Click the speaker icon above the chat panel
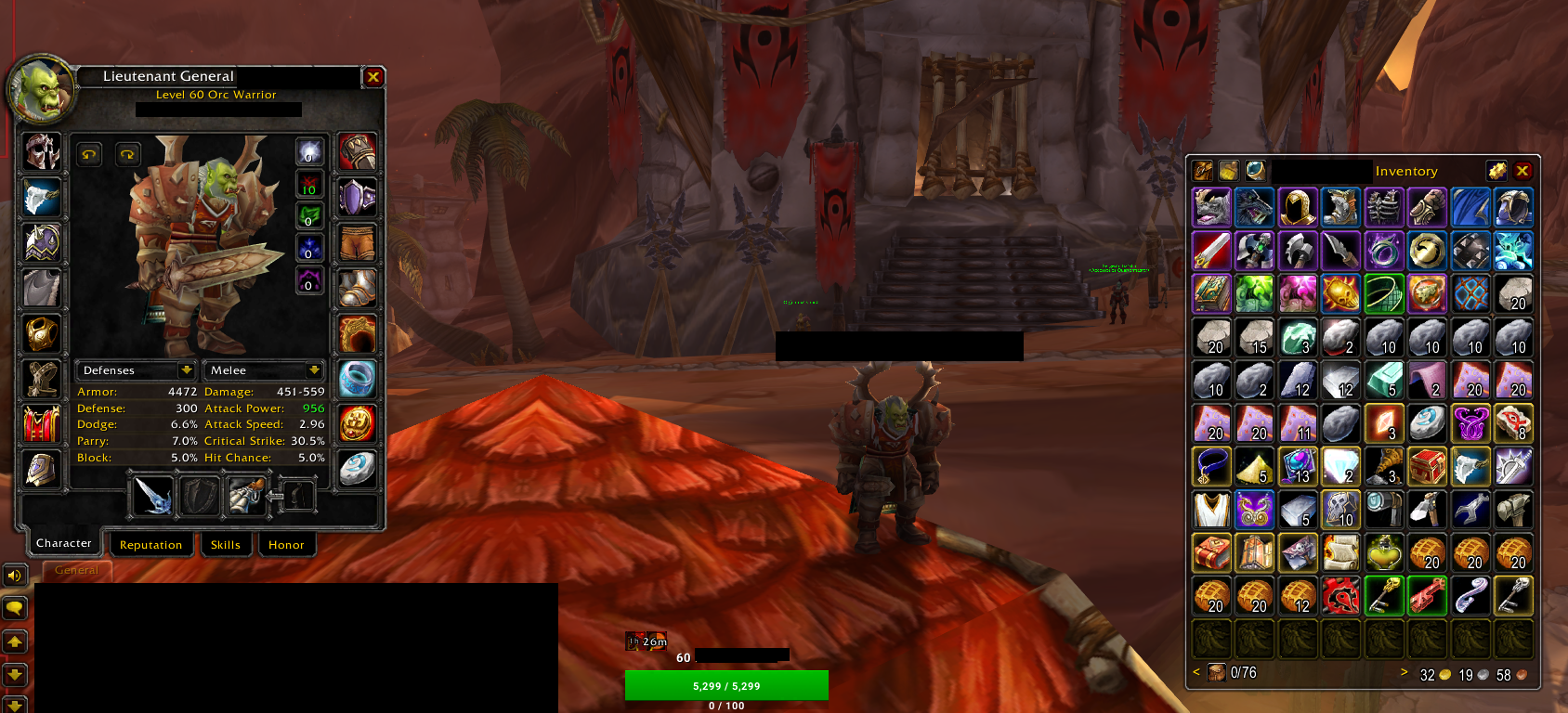The image size is (1568, 713). (13, 574)
